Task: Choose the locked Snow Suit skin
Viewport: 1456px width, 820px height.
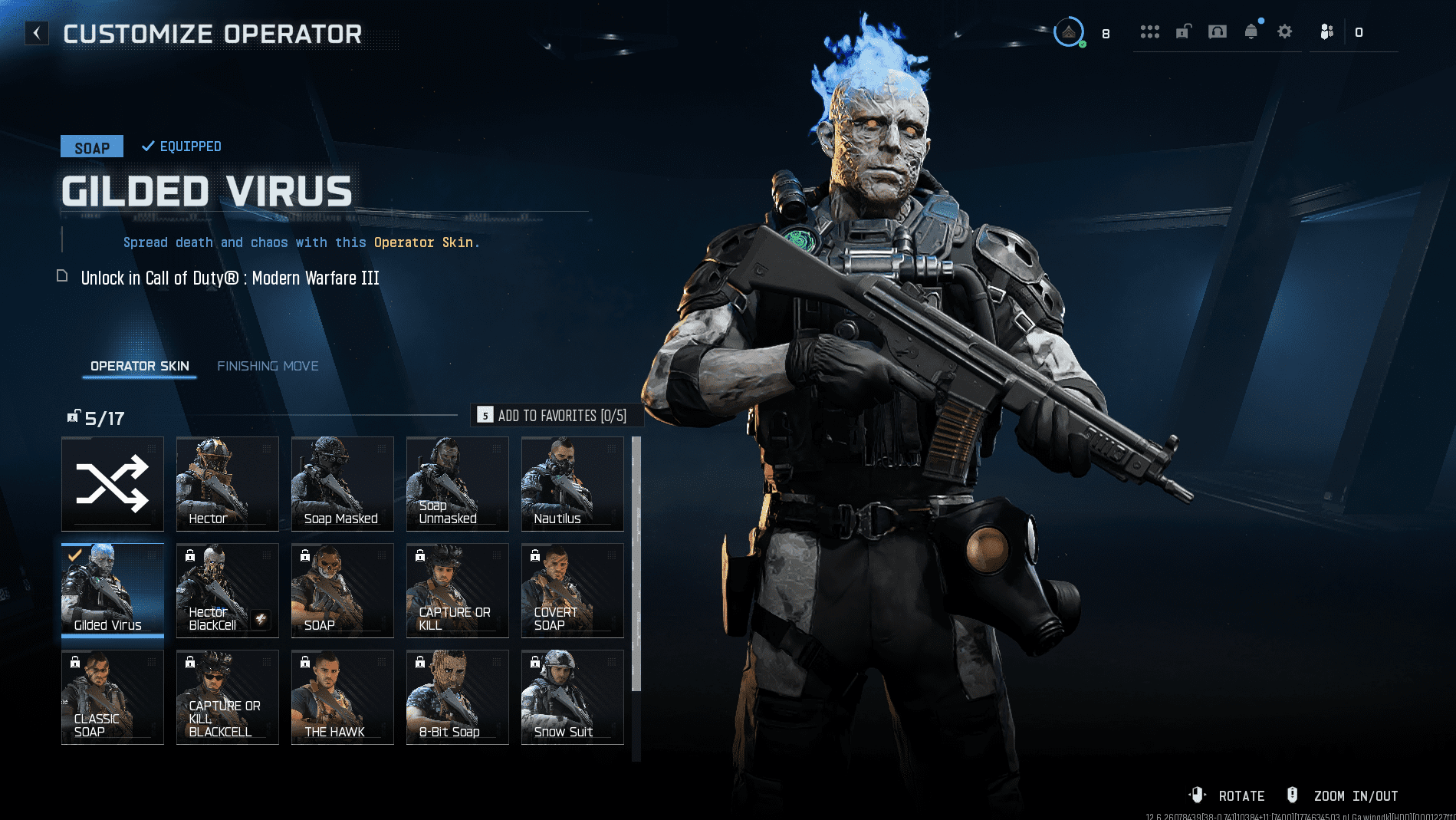Action: coord(573,697)
